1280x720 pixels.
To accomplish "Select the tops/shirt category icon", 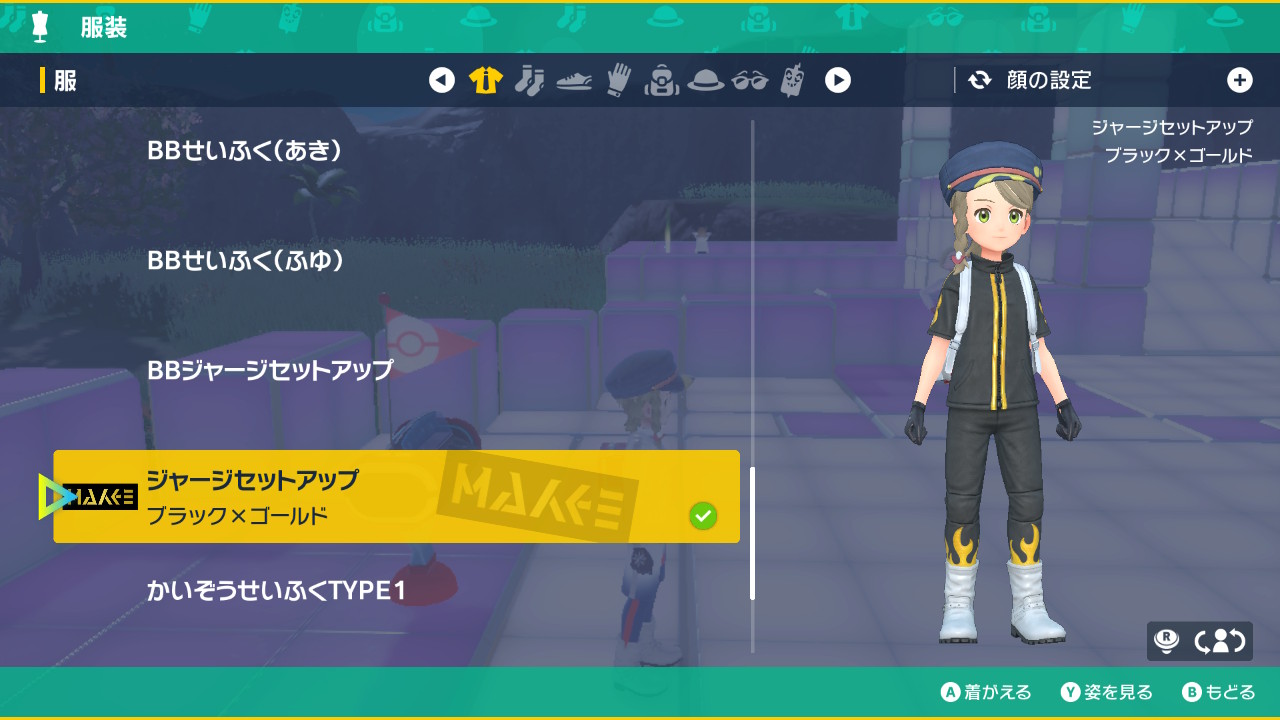I will click(x=484, y=81).
